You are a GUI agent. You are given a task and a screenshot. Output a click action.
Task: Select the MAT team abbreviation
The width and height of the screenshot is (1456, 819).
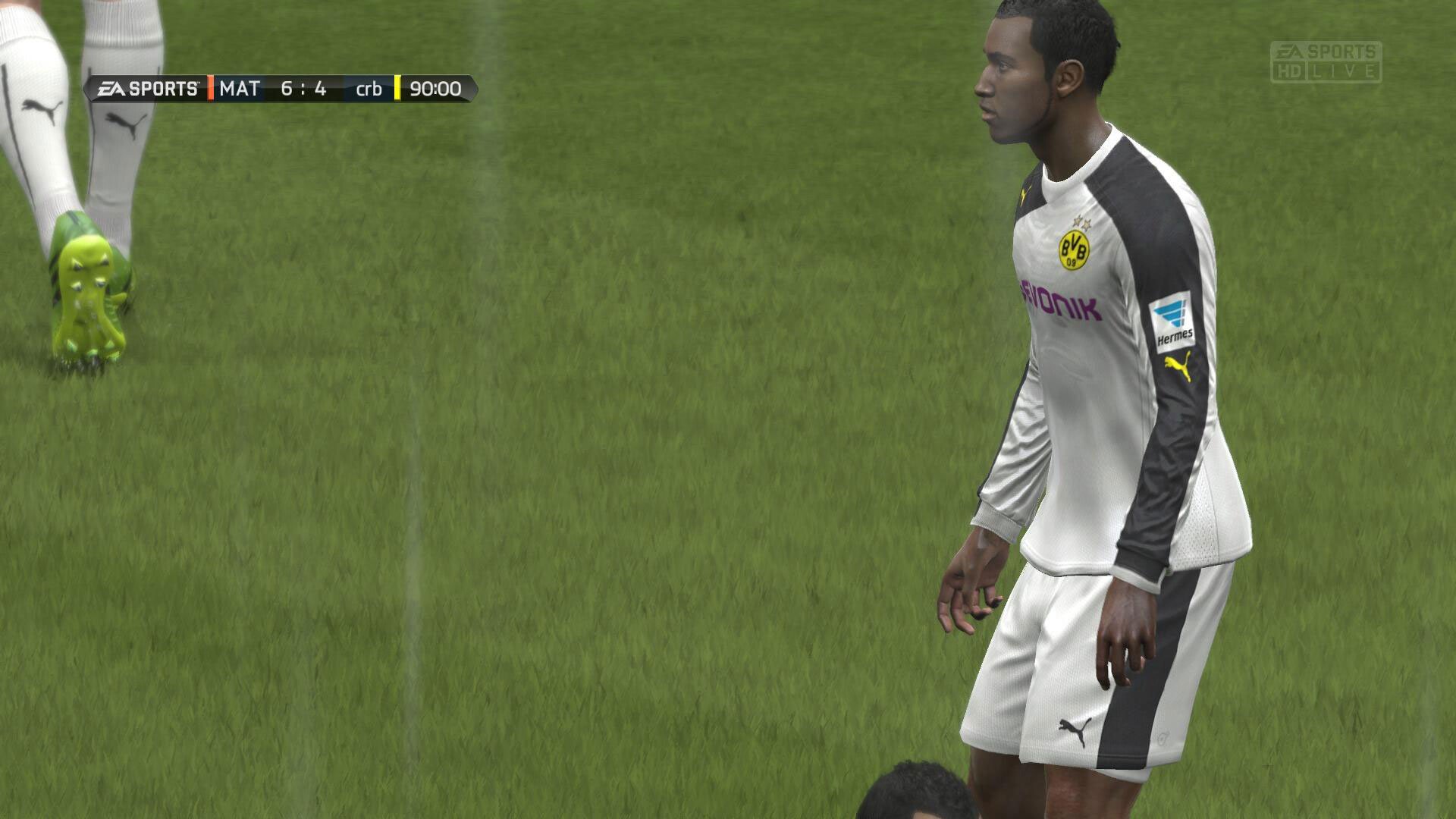pos(238,89)
